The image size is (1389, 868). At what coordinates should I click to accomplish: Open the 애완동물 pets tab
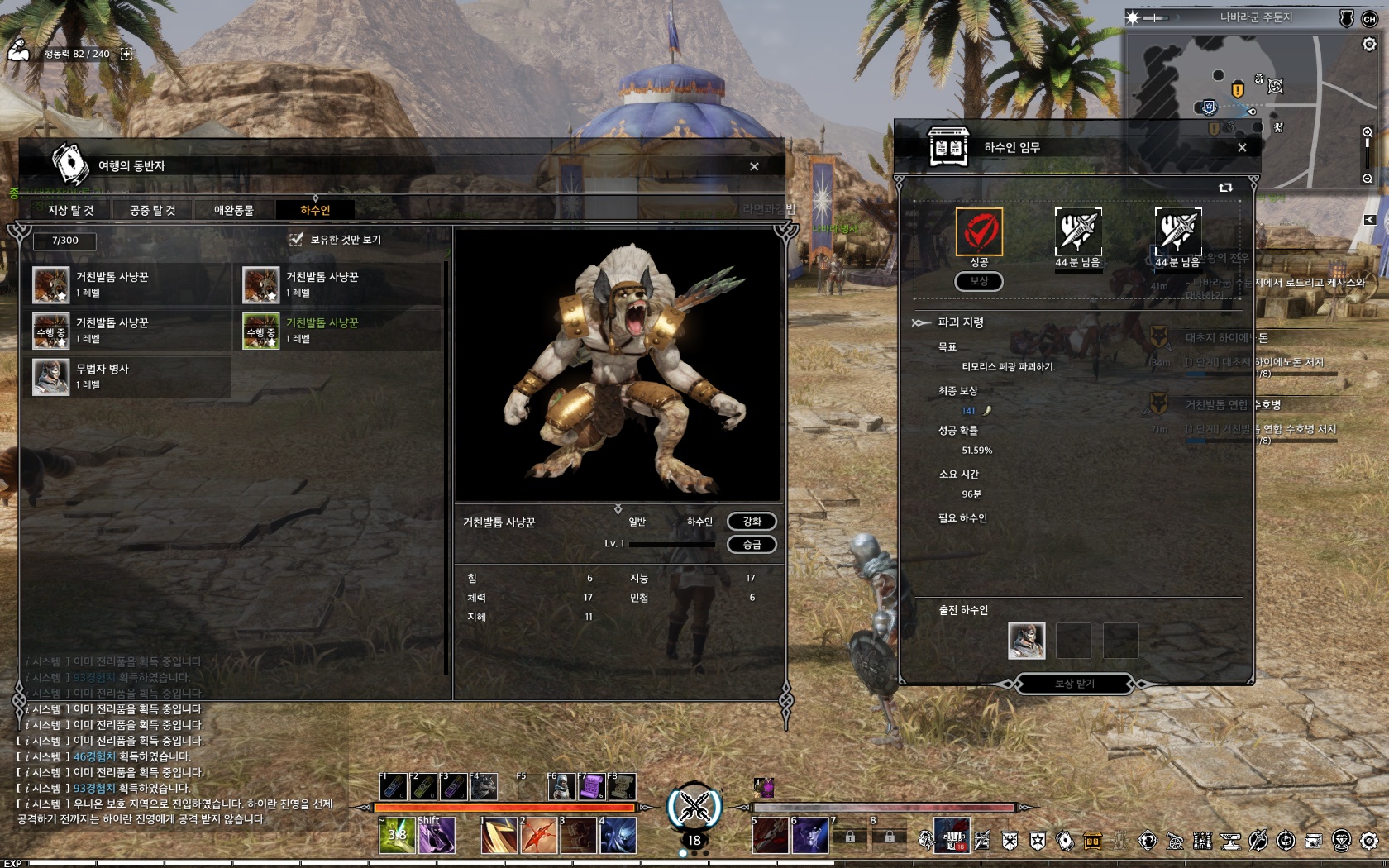234,210
